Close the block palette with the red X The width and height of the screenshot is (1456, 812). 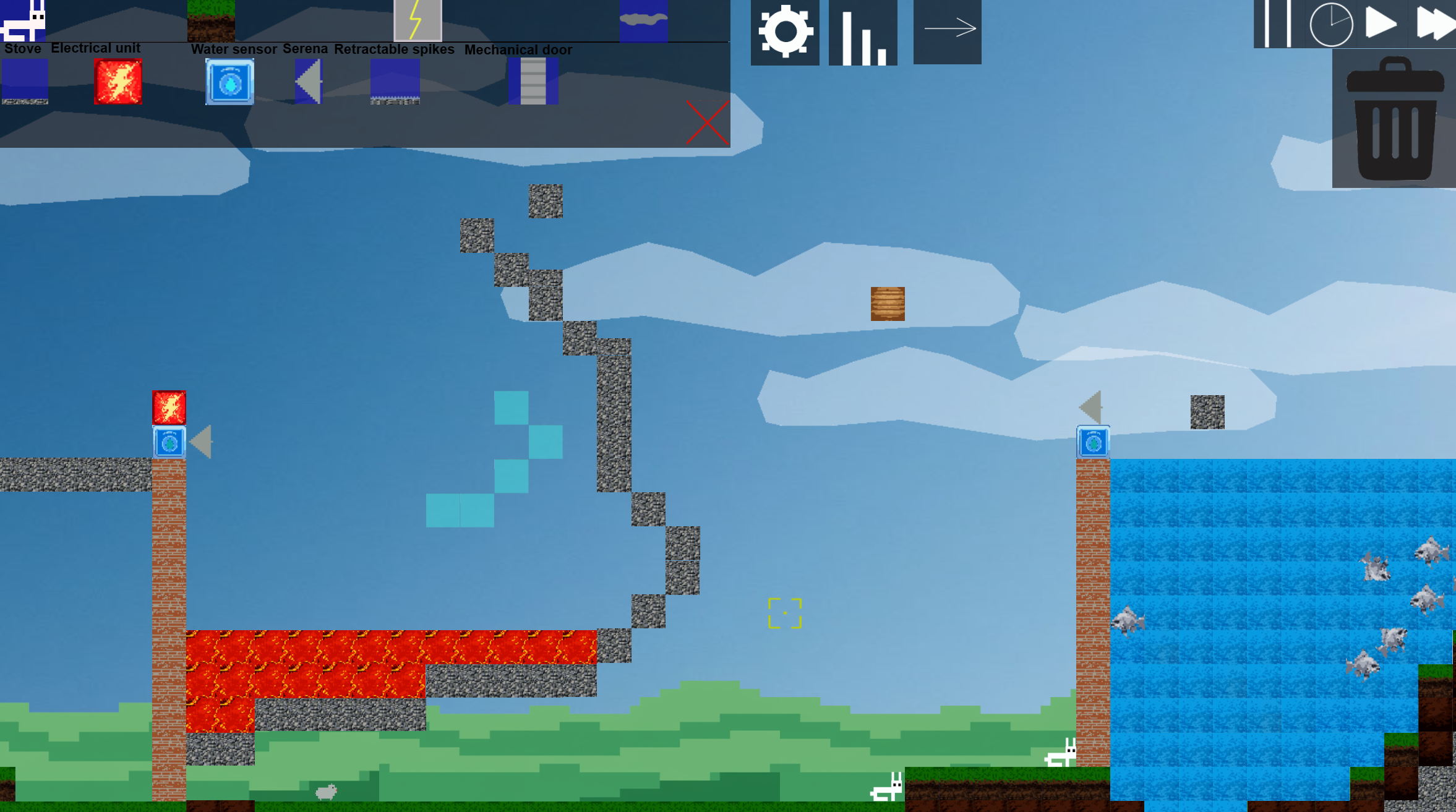[707, 123]
